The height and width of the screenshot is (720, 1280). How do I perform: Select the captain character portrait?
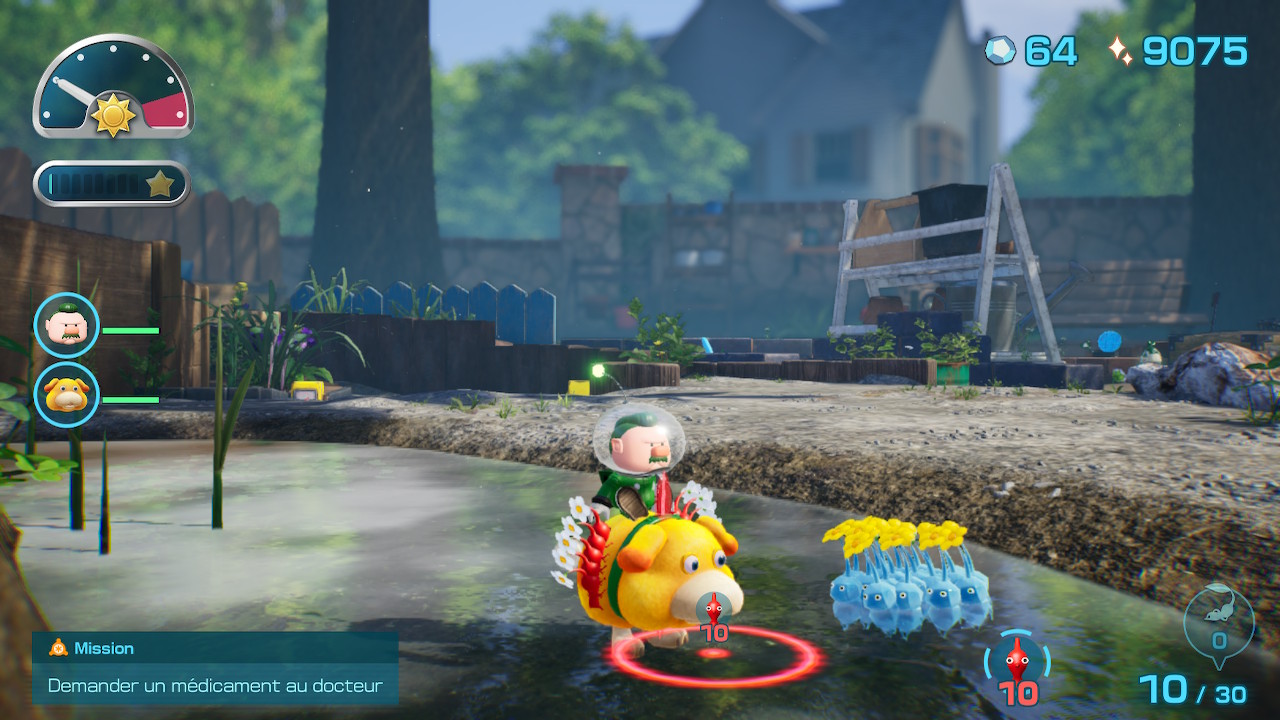[67, 326]
